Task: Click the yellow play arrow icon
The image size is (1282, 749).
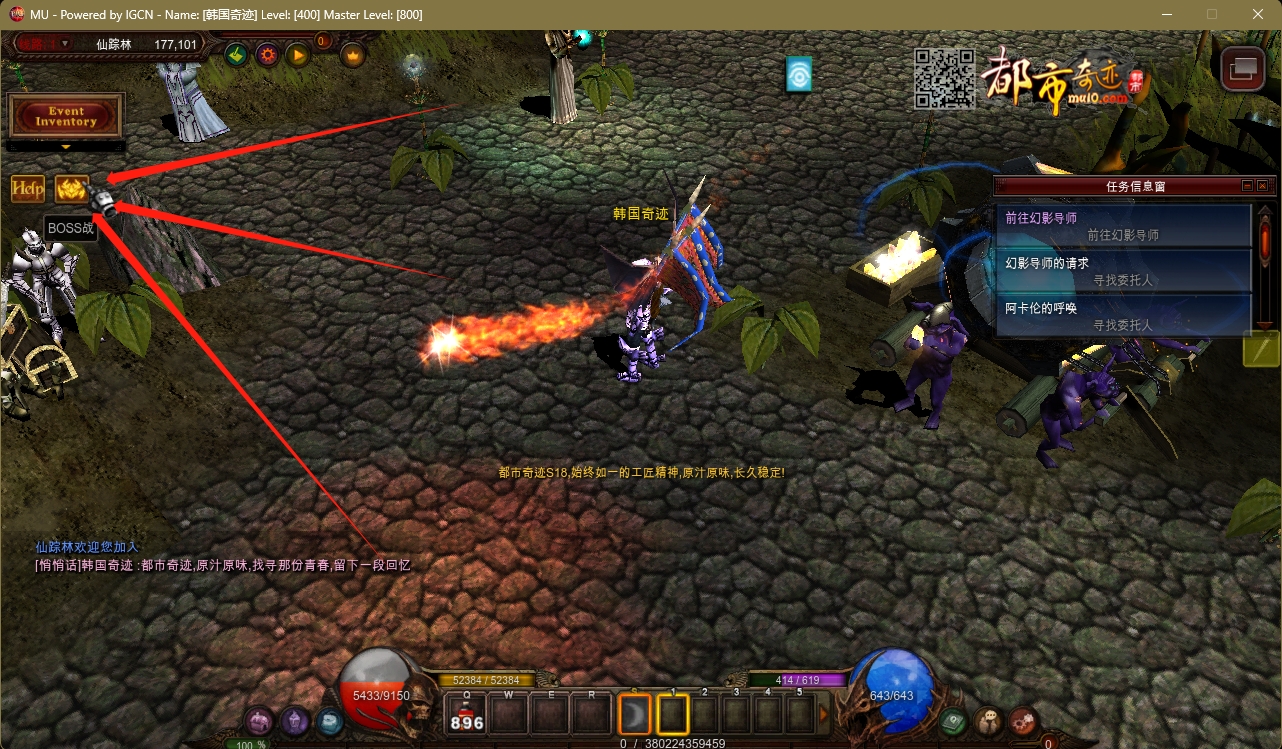Action: pyautogui.click(x=298, y=55)
